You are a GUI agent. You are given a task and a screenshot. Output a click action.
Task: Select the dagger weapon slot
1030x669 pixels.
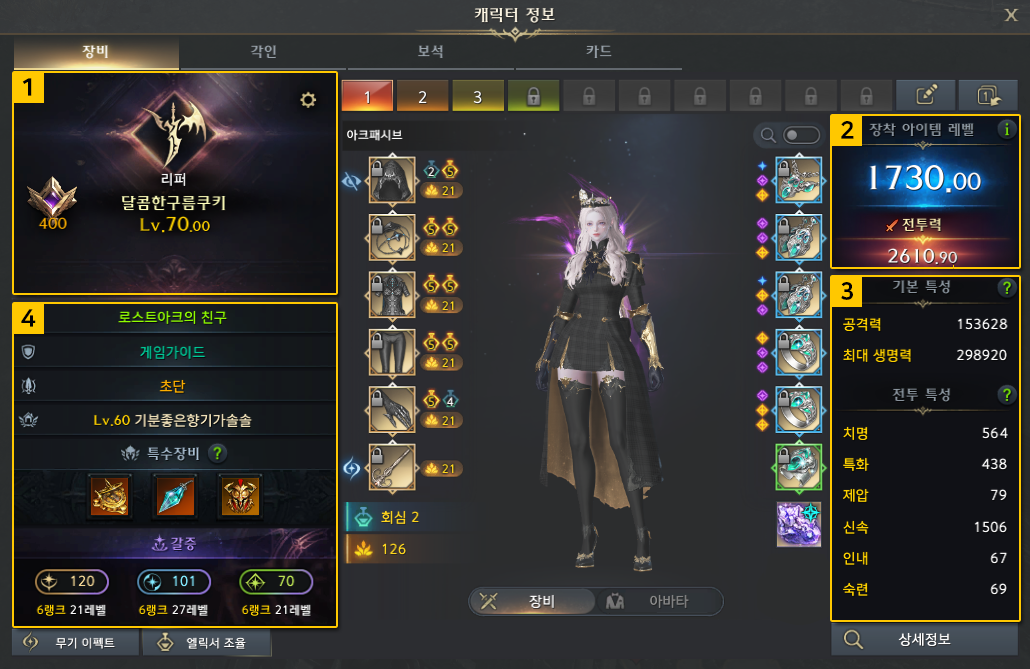coord(392,467)
